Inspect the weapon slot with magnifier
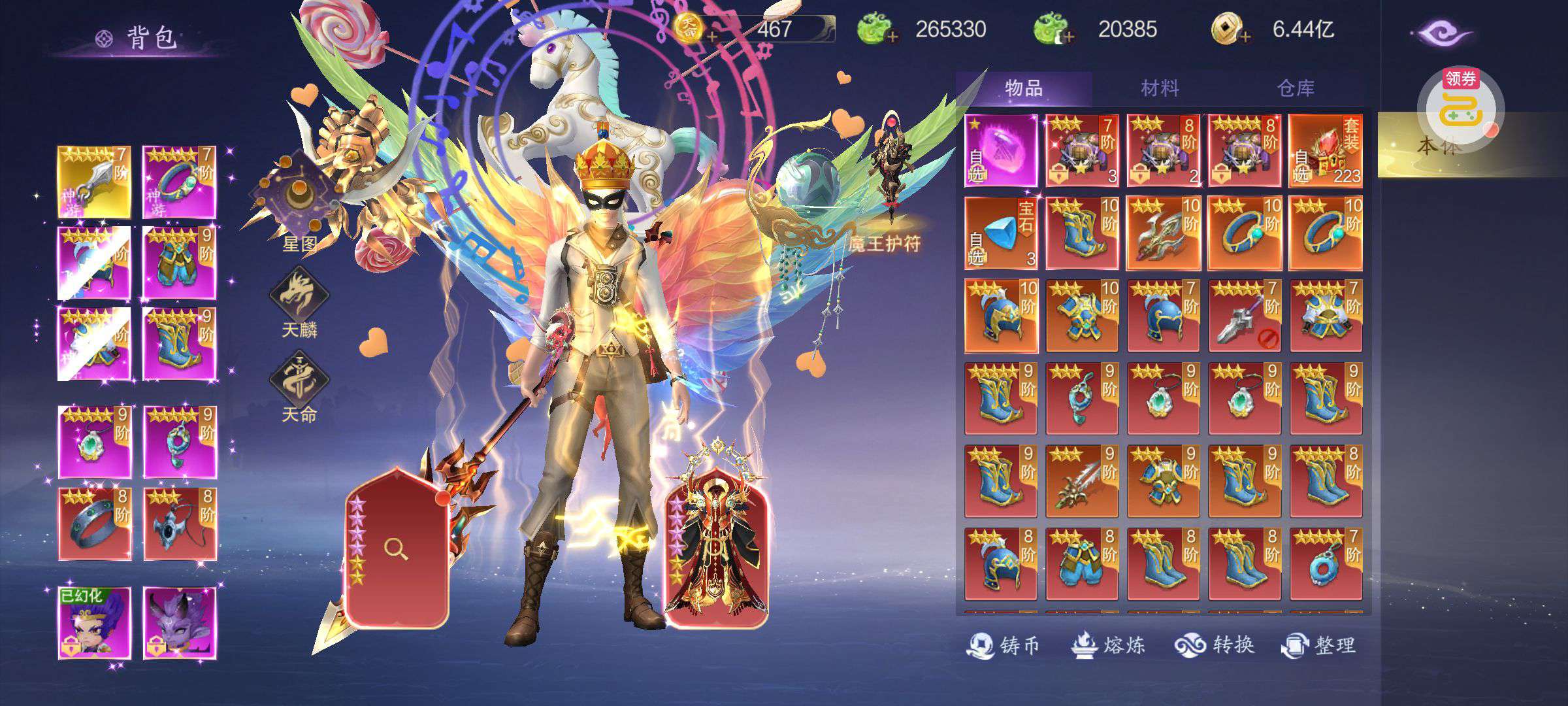This screenshot has height=706, width=1568. coord(396,549)
